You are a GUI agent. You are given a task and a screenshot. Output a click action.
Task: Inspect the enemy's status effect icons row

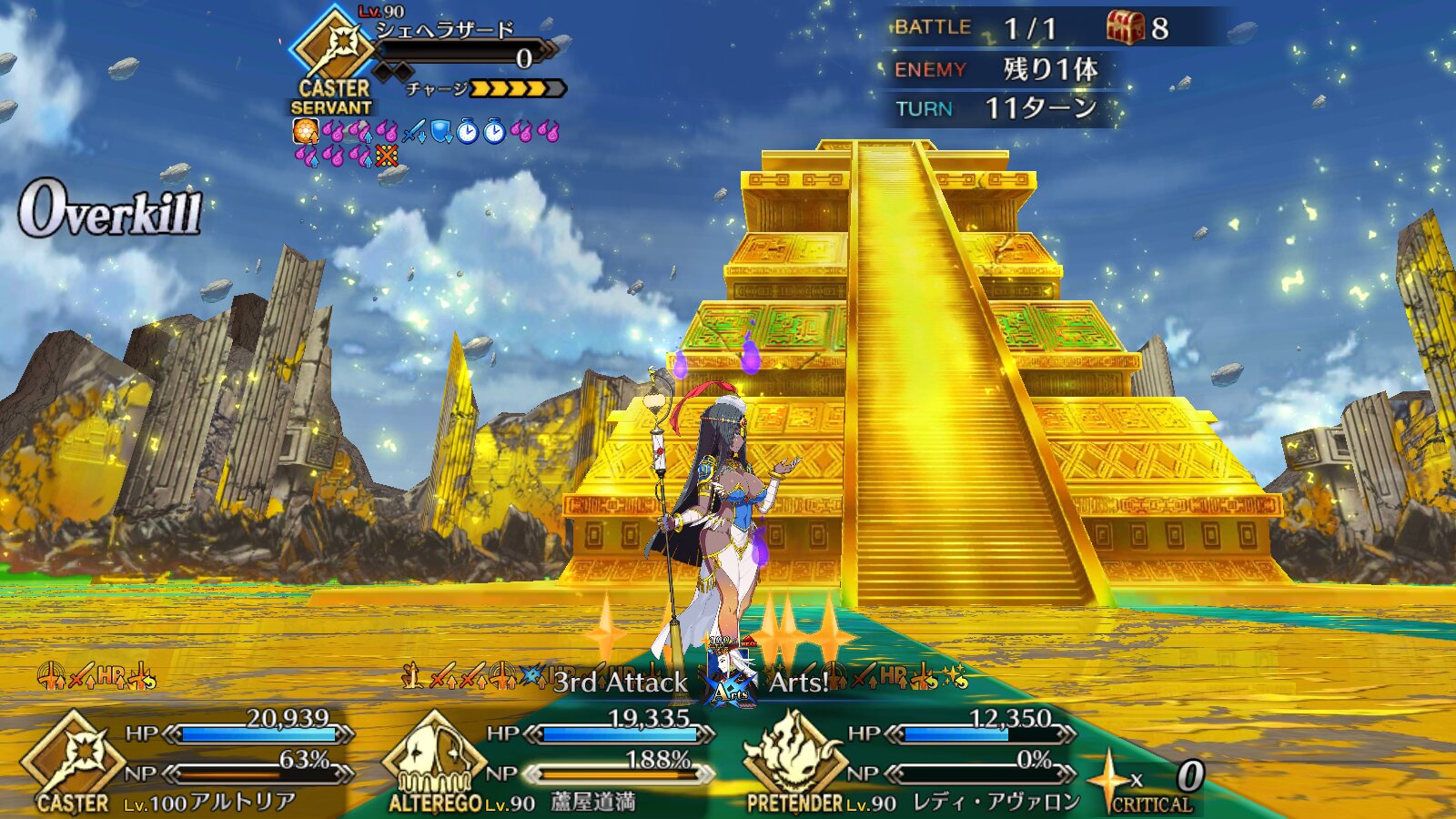tap(426, 143)
